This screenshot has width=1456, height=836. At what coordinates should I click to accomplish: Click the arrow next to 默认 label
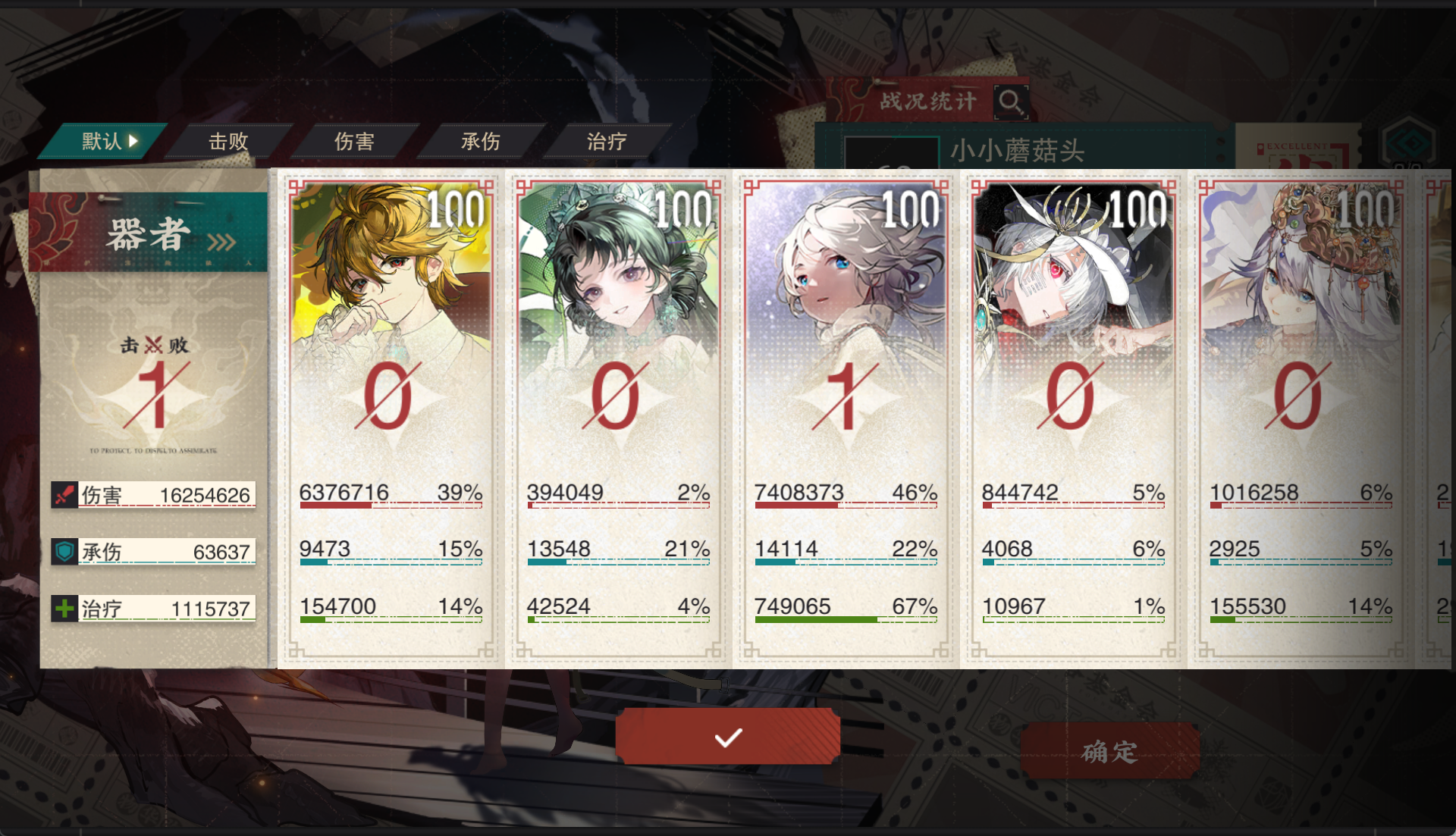[x=133, y=141]
